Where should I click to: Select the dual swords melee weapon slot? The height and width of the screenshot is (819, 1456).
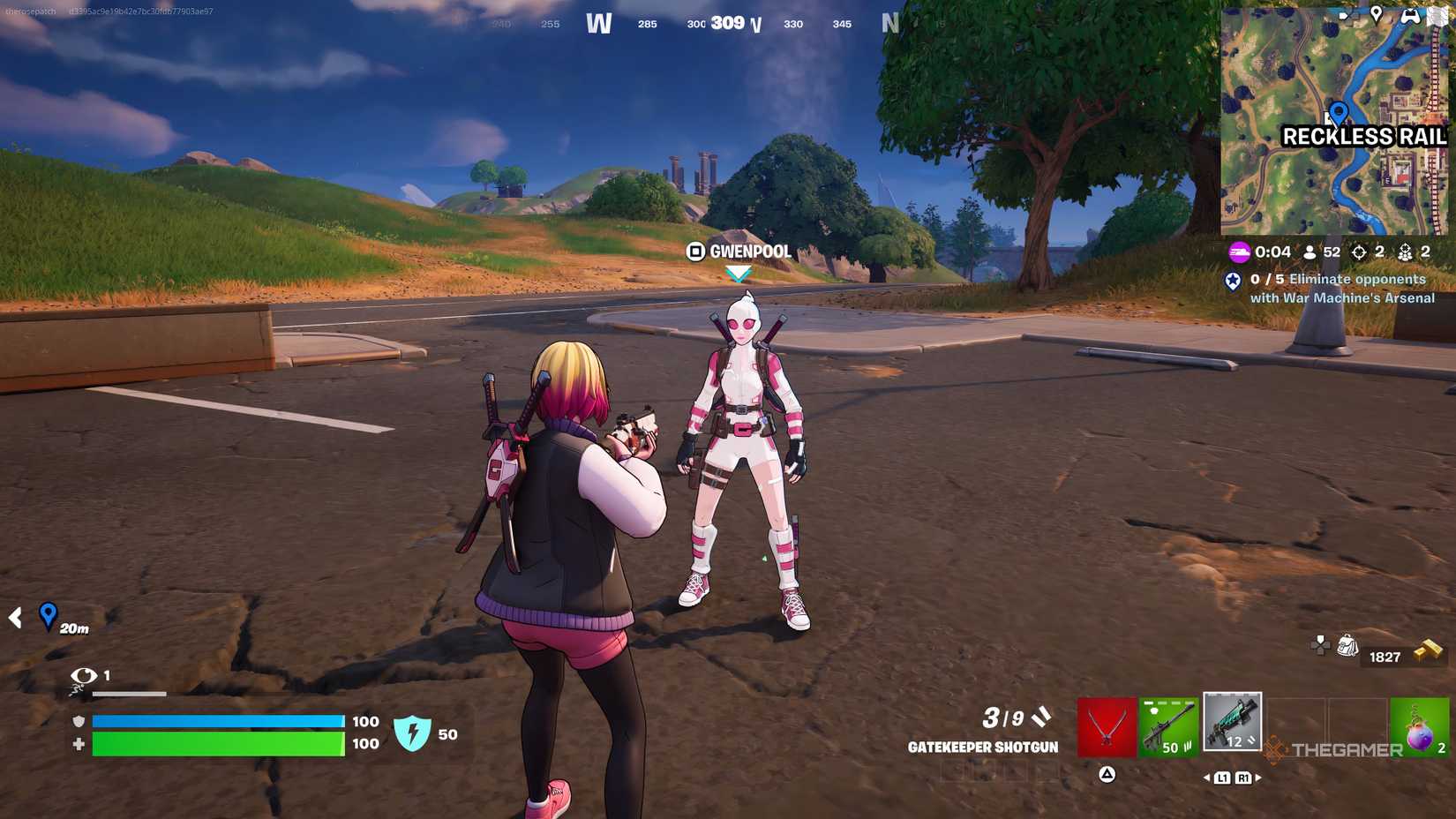point(1106,725)
